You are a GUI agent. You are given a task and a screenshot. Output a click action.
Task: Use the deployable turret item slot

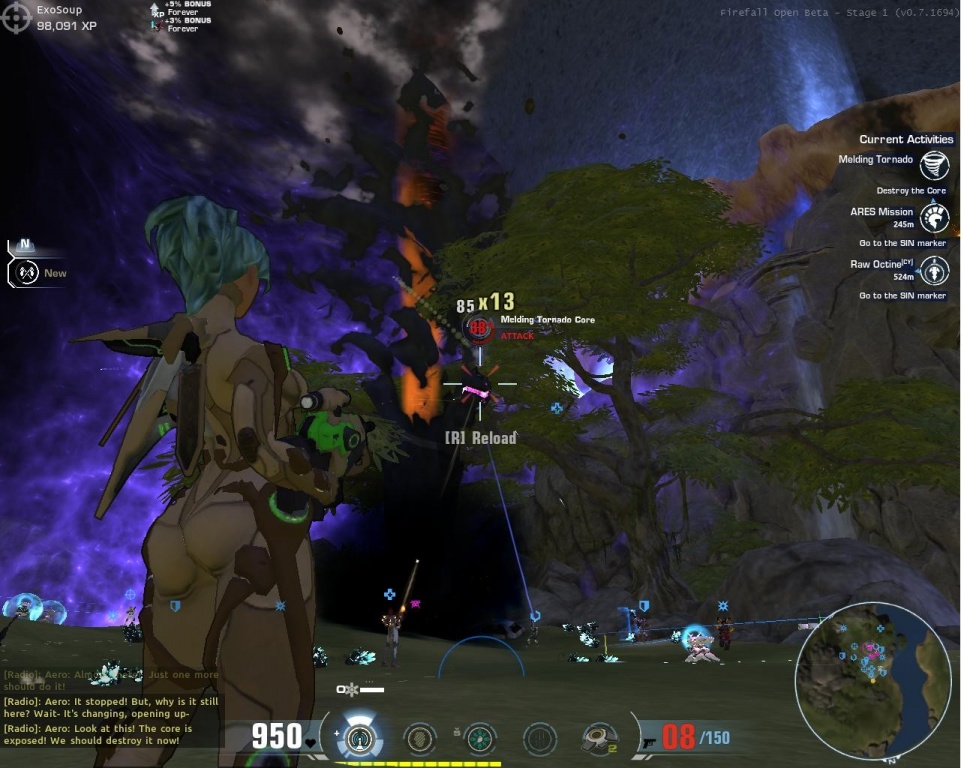(x=600, y=739)
